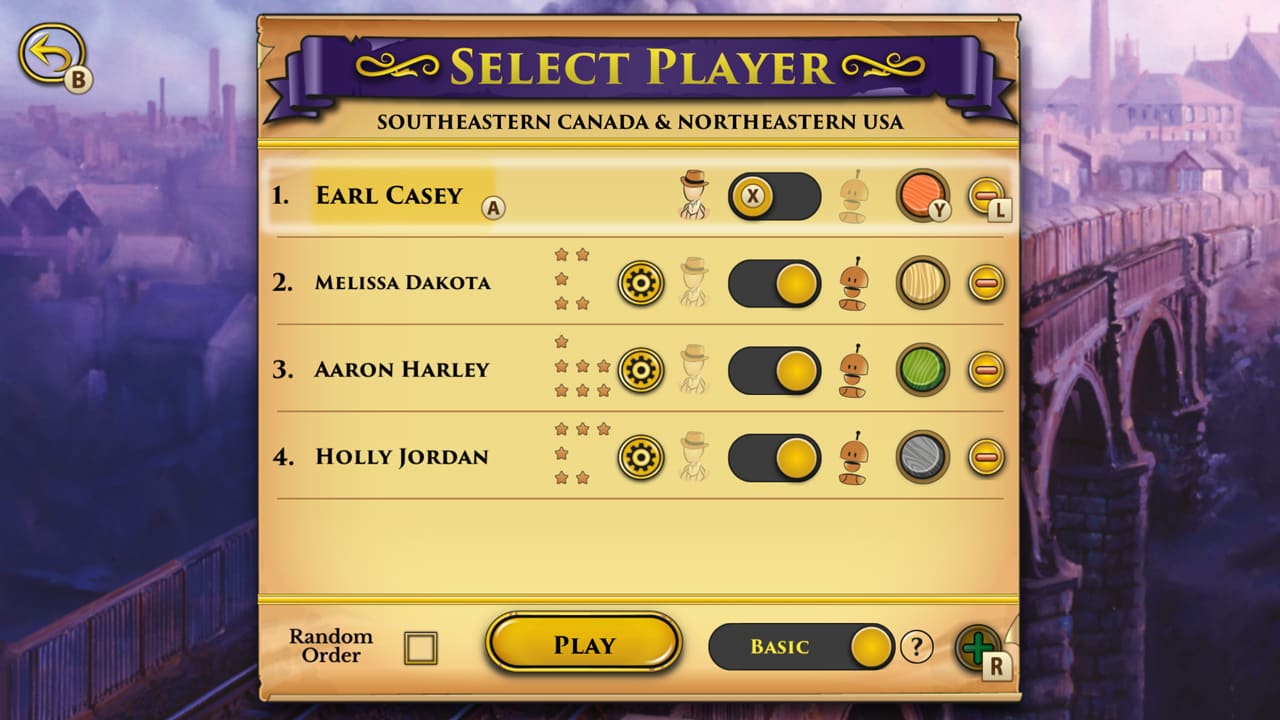
Task: Switch the game mode from Basic
Action: click(x=800, y=646)
